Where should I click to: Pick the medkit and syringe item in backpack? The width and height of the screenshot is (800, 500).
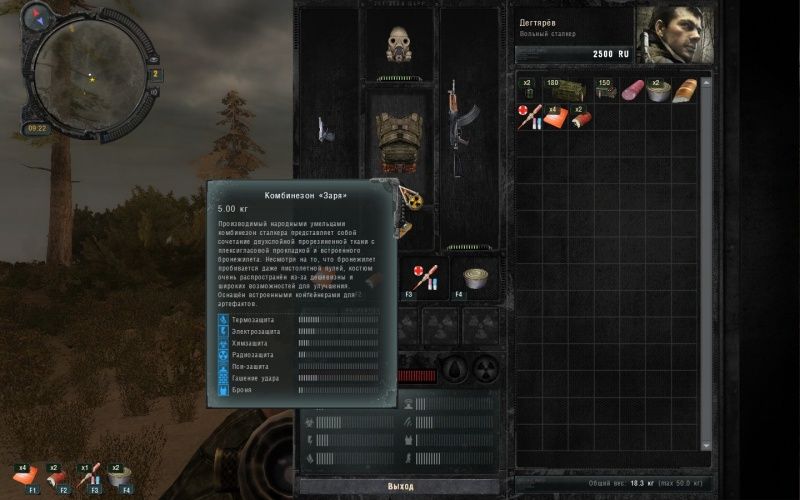tap(530, 117)
